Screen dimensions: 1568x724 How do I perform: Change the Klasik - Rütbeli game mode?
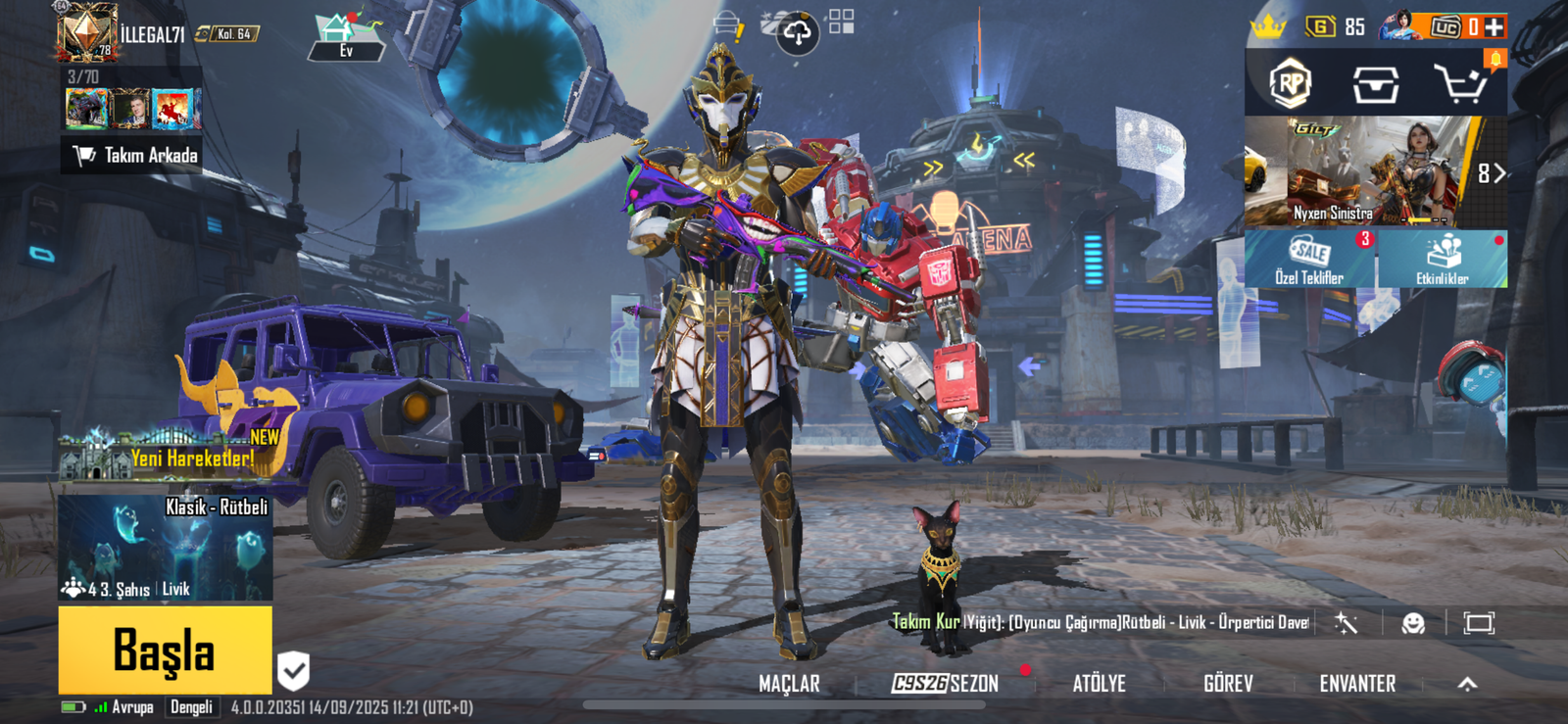coord(165,549)
